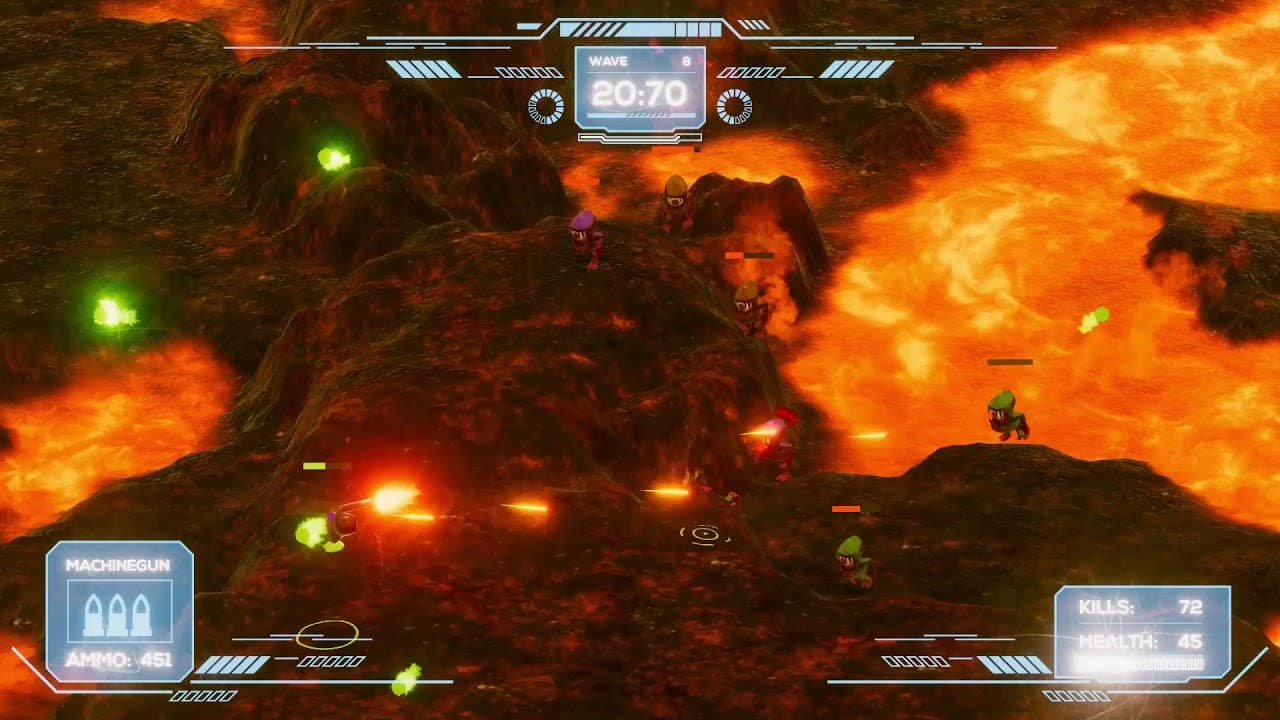
Task: Select the AMMO label in weapon panel
Action: click(x=92, y=658)
